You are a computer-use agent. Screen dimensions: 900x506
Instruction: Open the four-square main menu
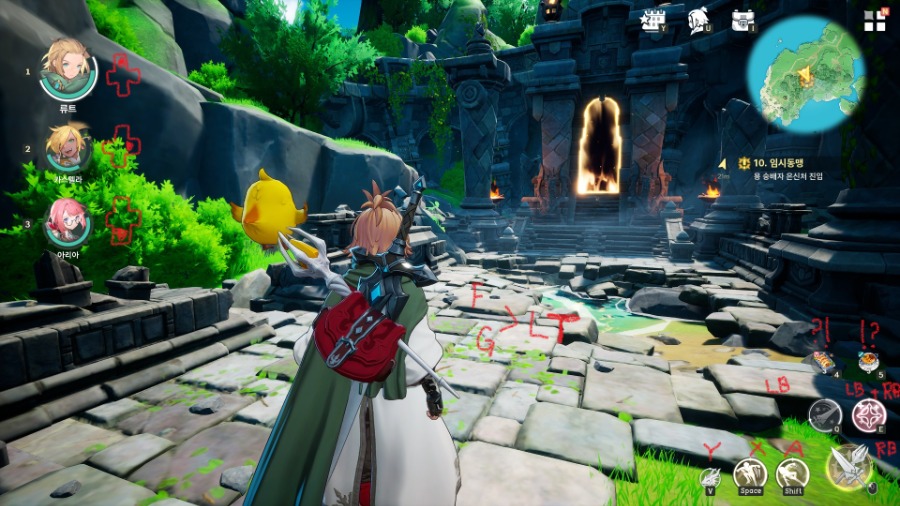[x=874, y=20]
